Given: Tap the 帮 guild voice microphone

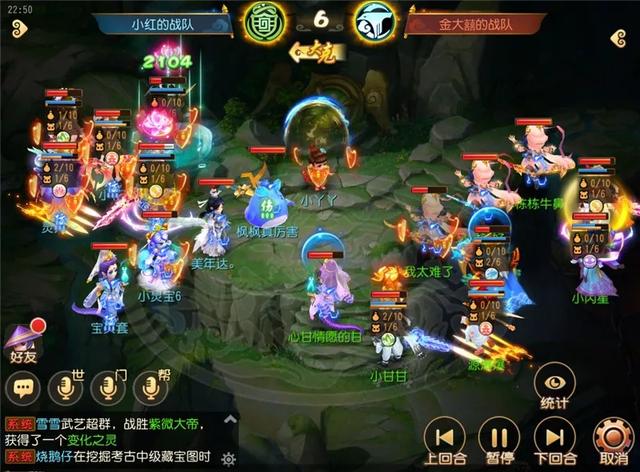Looking at the screenshot, I should coord(151,389).
